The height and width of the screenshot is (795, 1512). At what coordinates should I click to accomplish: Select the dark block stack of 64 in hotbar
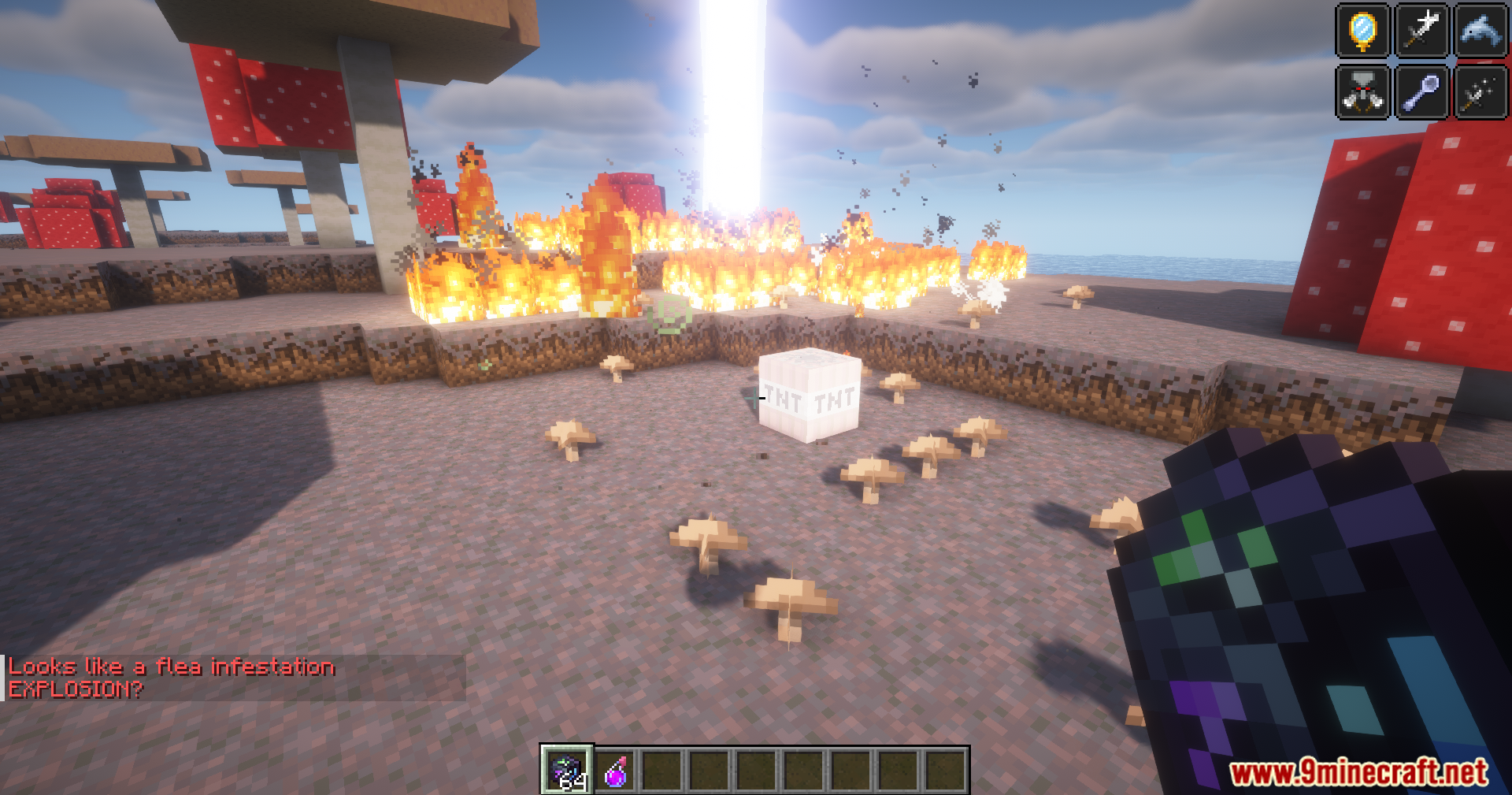[x=567, y=770]
